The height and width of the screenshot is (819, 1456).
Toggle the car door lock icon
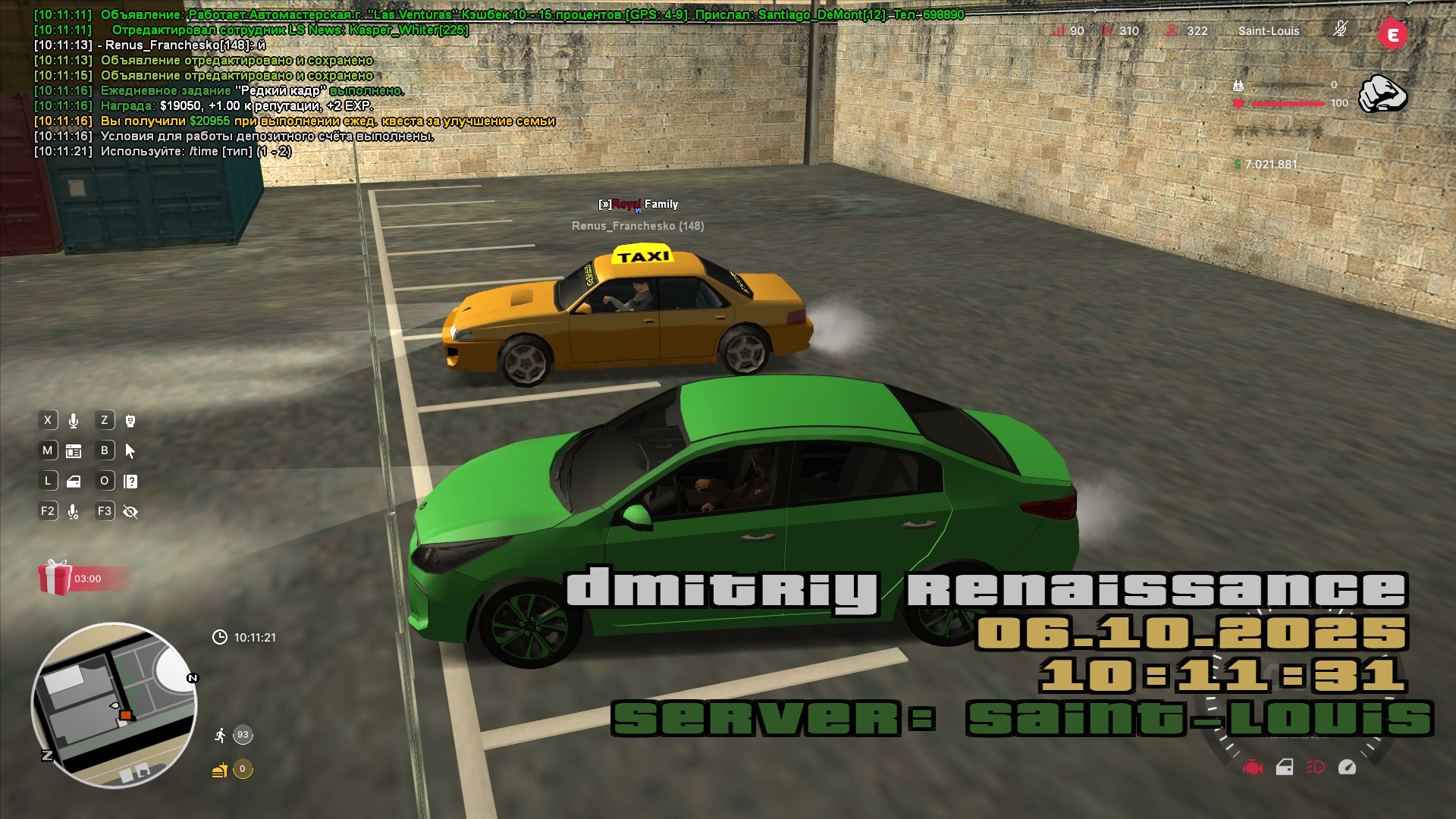(x=74, y=482)
